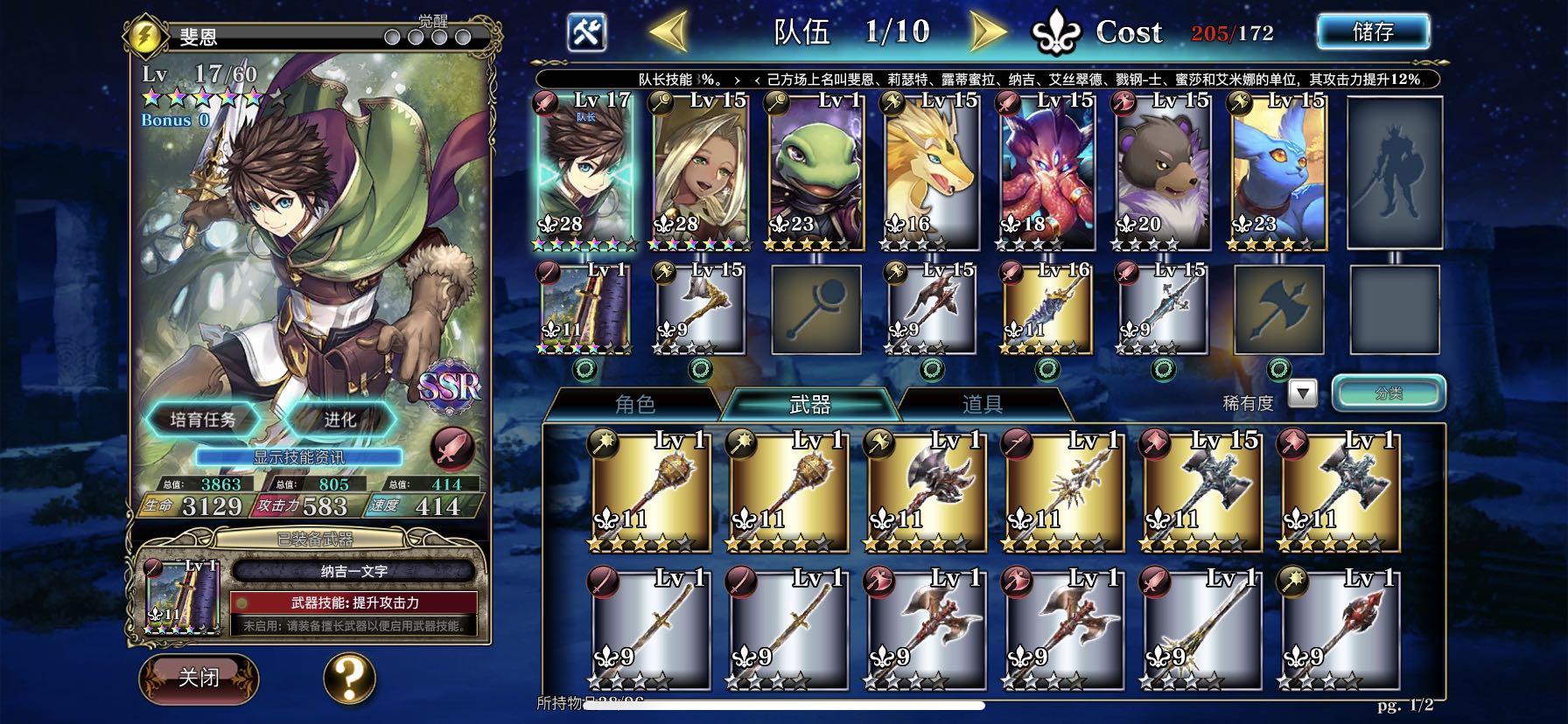Open the question mark help button

[x=349, y=677]
